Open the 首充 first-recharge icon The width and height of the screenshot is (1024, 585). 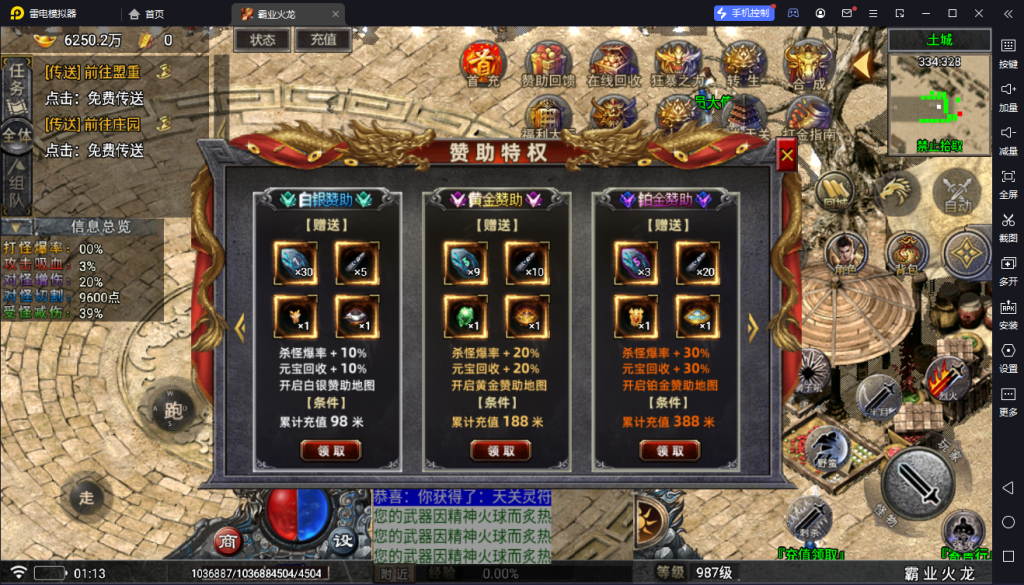coord(483,63)
